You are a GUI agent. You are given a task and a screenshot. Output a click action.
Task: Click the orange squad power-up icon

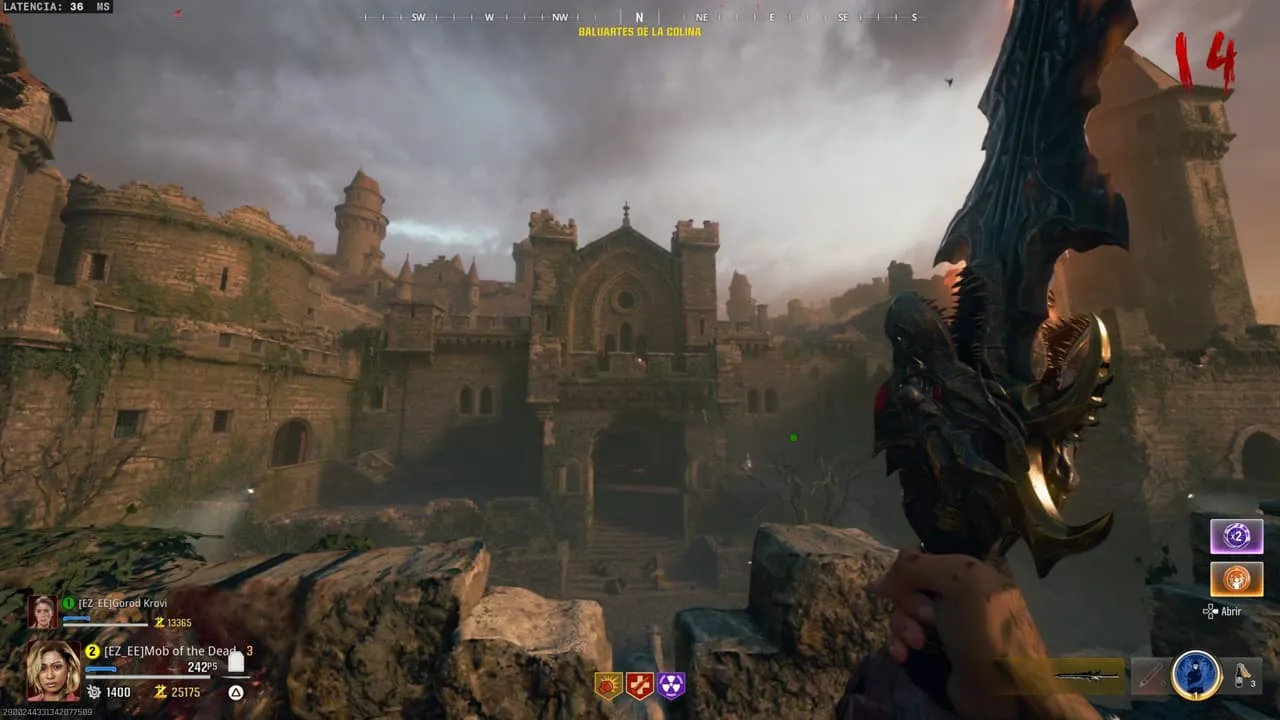(x=1236, y=579)
